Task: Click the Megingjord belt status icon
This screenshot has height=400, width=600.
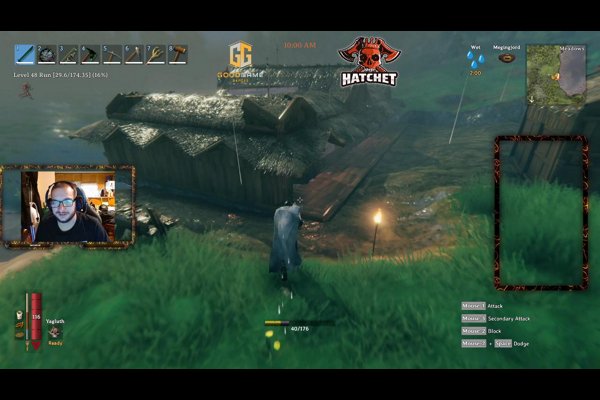Action: 508,58
